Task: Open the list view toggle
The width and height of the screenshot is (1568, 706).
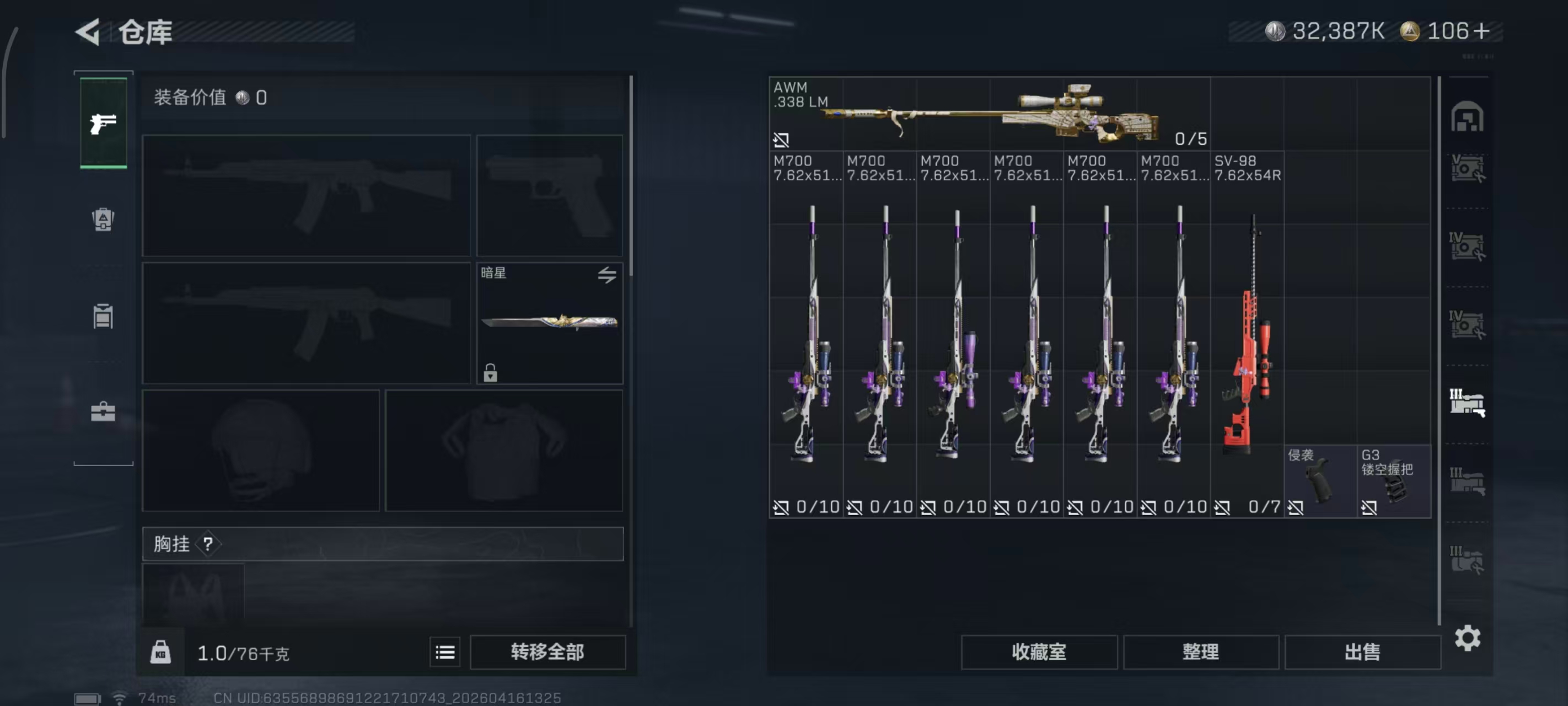Action: (x=445, y=652)
